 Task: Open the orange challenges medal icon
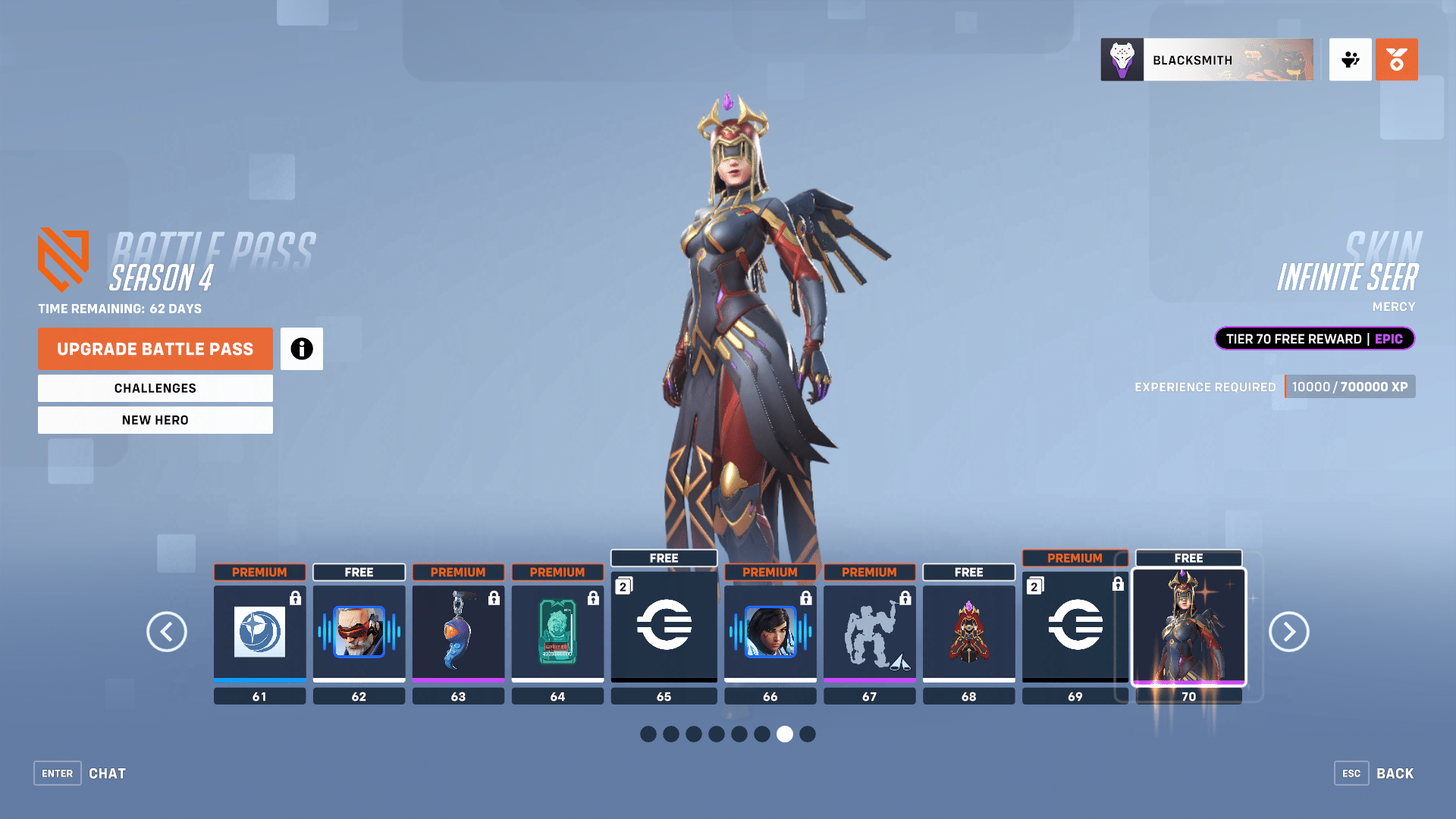click(1396, 59)
